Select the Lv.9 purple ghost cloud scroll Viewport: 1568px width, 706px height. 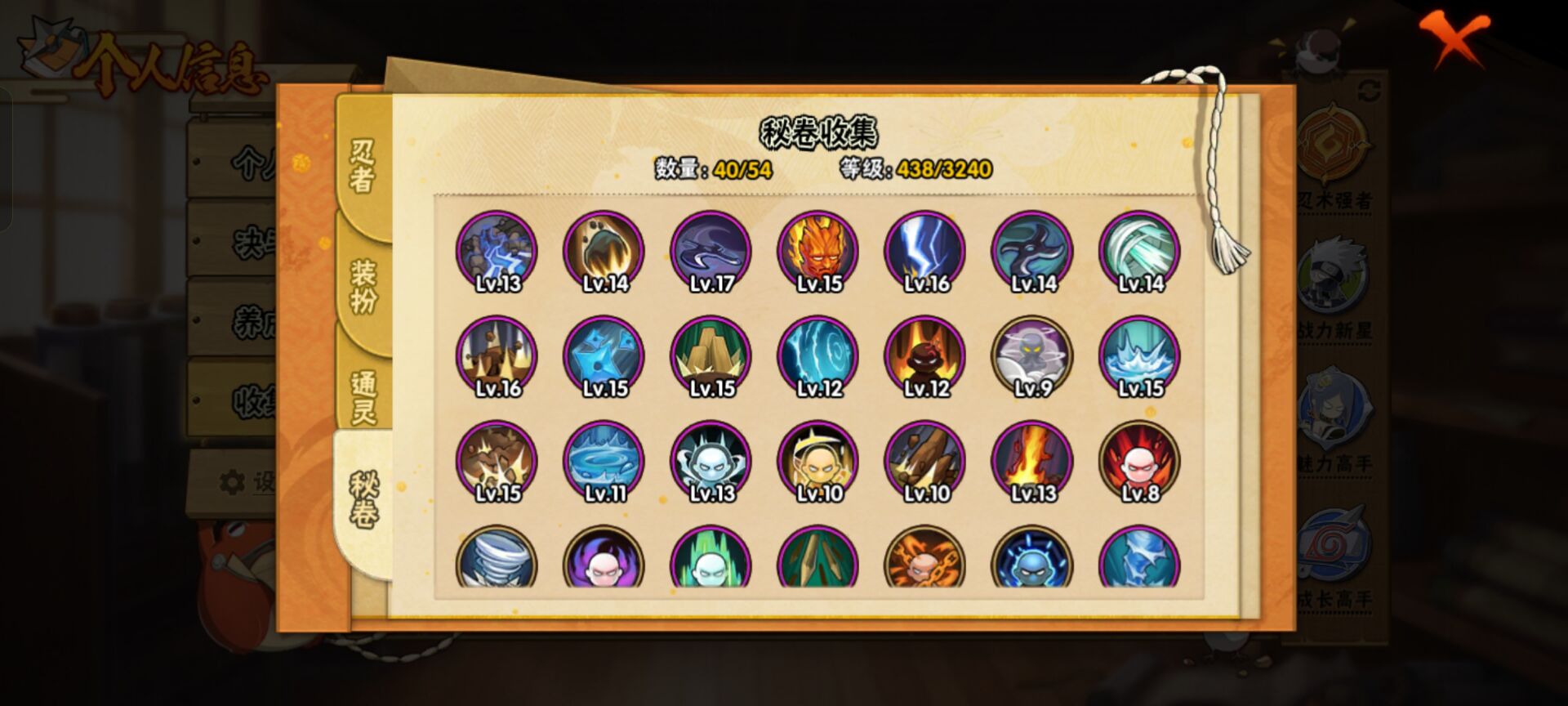(x=1036, y=355)
